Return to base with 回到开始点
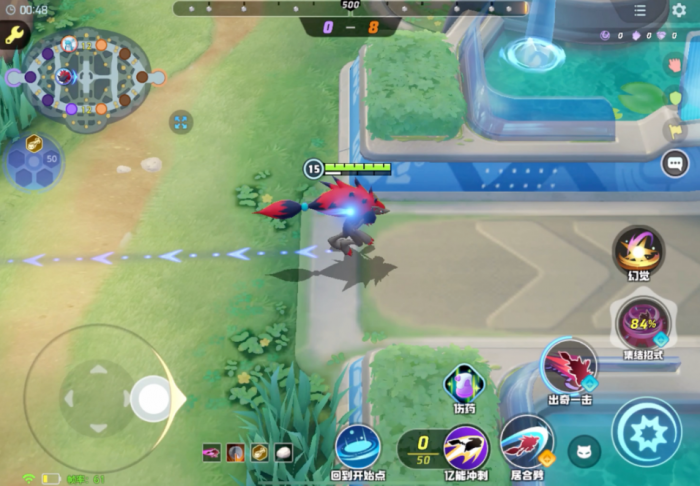 (357, 446)
